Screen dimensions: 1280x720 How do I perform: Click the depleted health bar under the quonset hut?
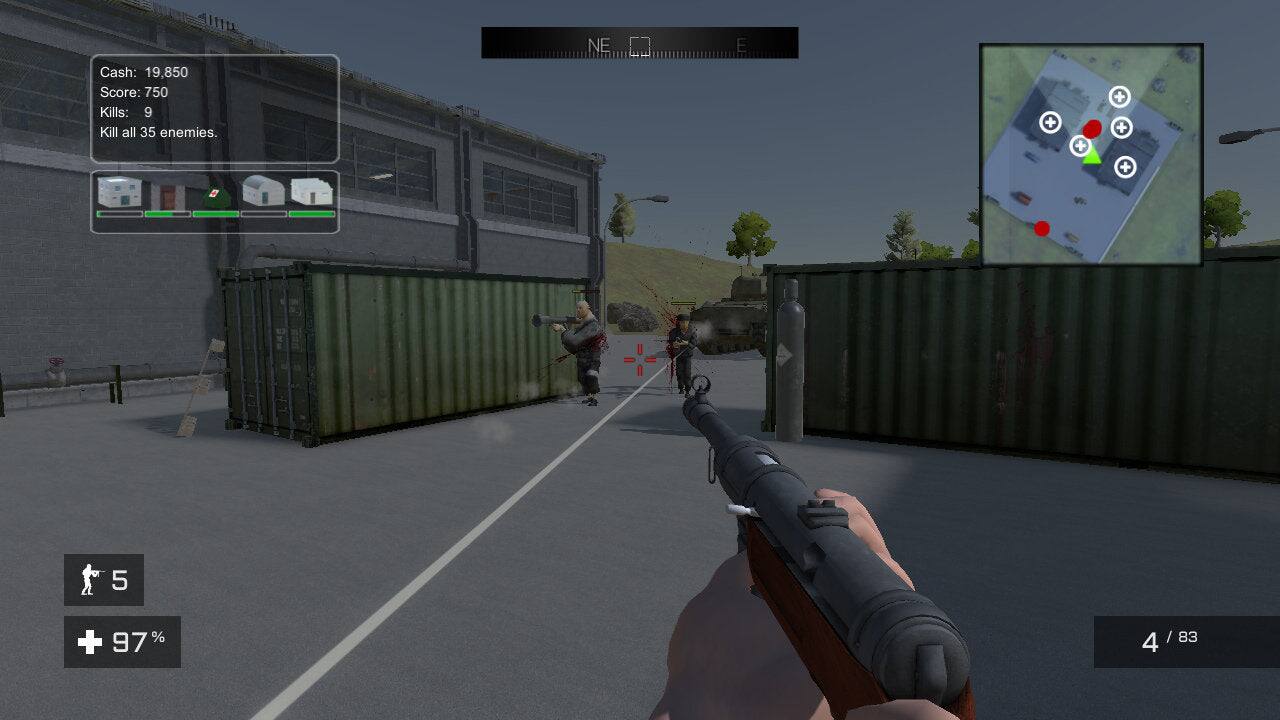pos(262,213)
